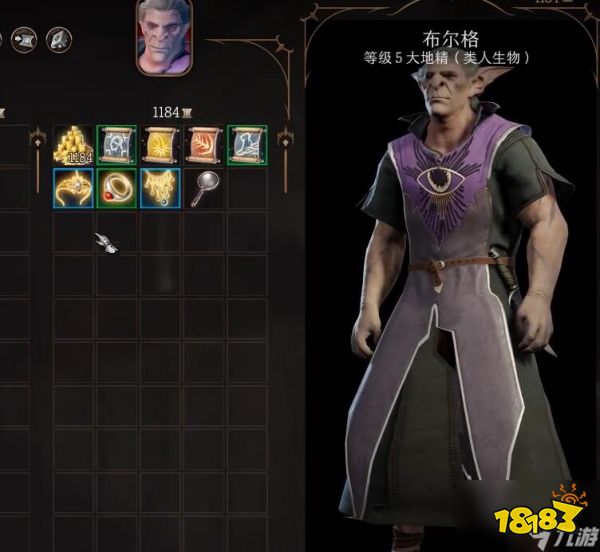
Task: Click the blue boot-symbol scroll
Action: [244, 144]
